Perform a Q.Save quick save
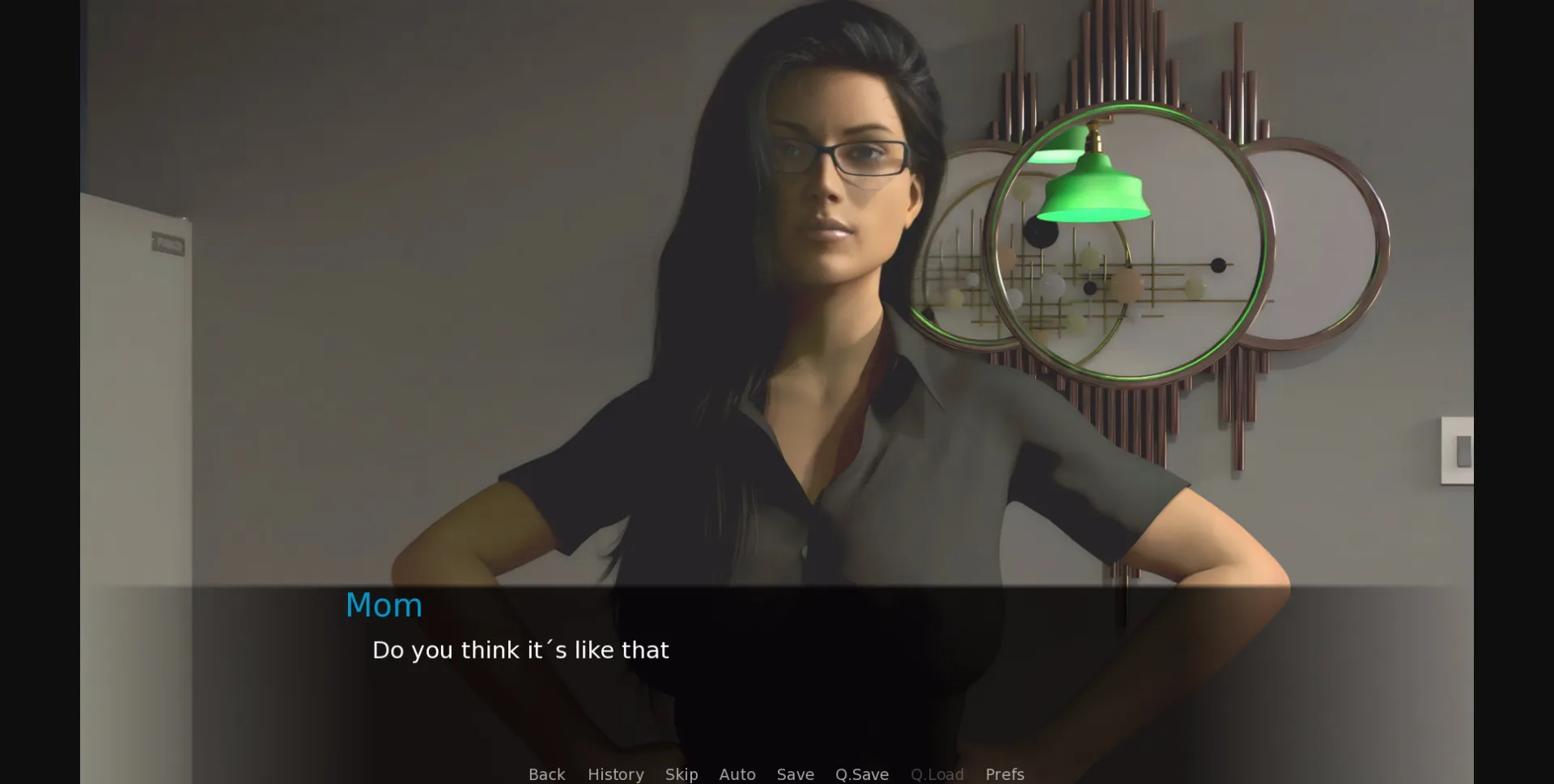Screen dimensions: 1554x784 tap(861, 773)
